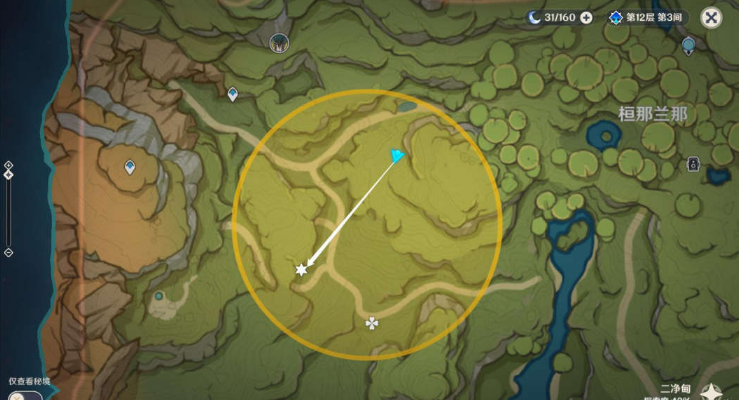Click the zoom-in button on the map slider
This screenshot has height=400, width=739.
8,165
